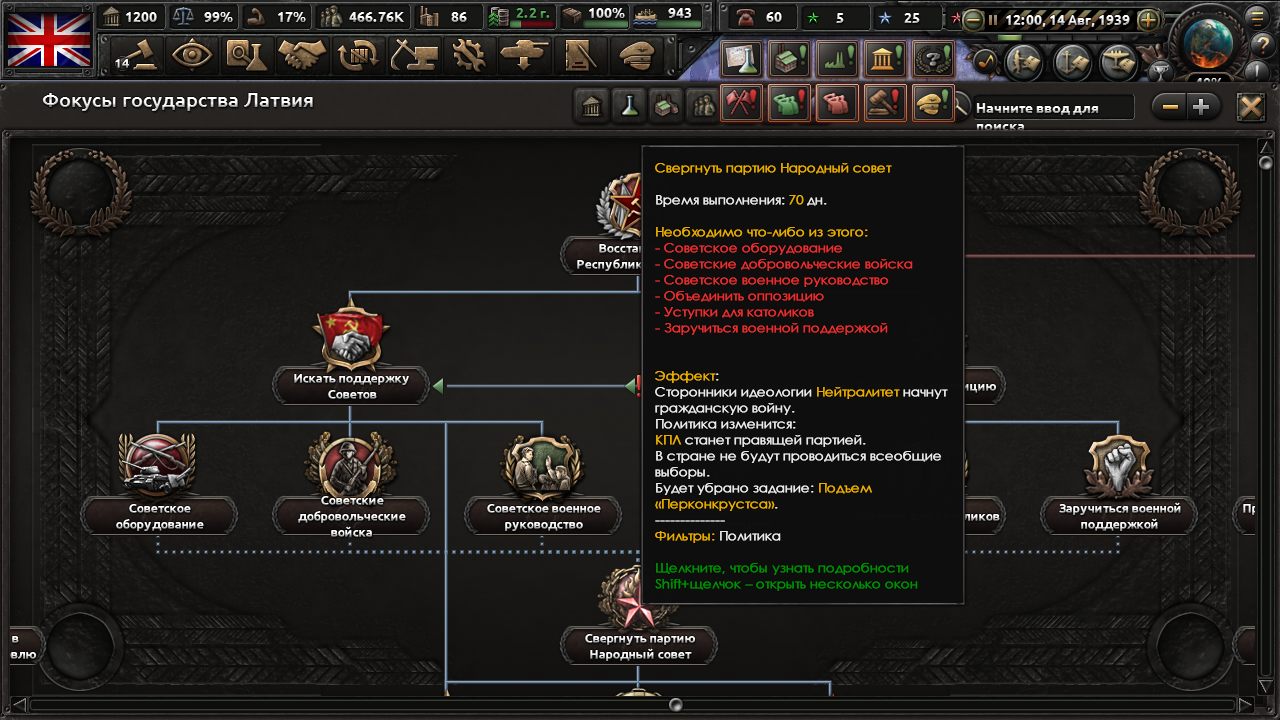Select the gavel laws filter in focus window

tap(887, 105)
